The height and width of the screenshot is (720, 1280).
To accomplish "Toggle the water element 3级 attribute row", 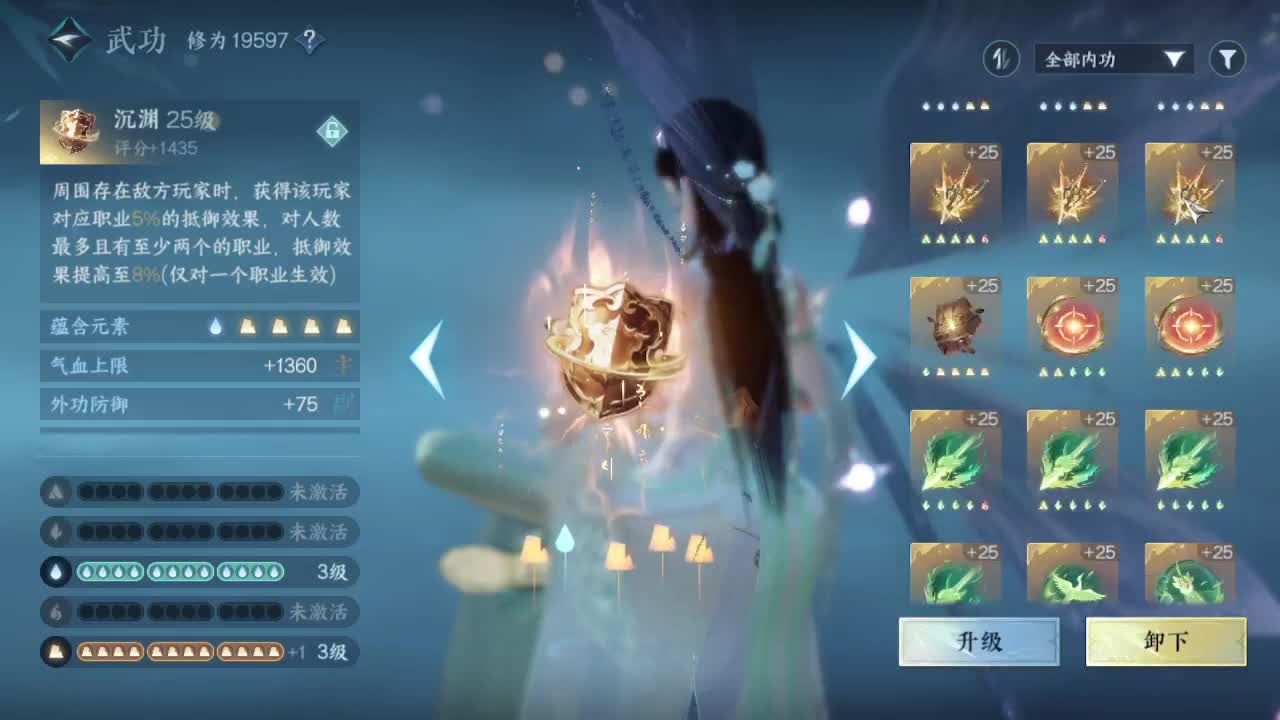I will [x=199, y=573].
